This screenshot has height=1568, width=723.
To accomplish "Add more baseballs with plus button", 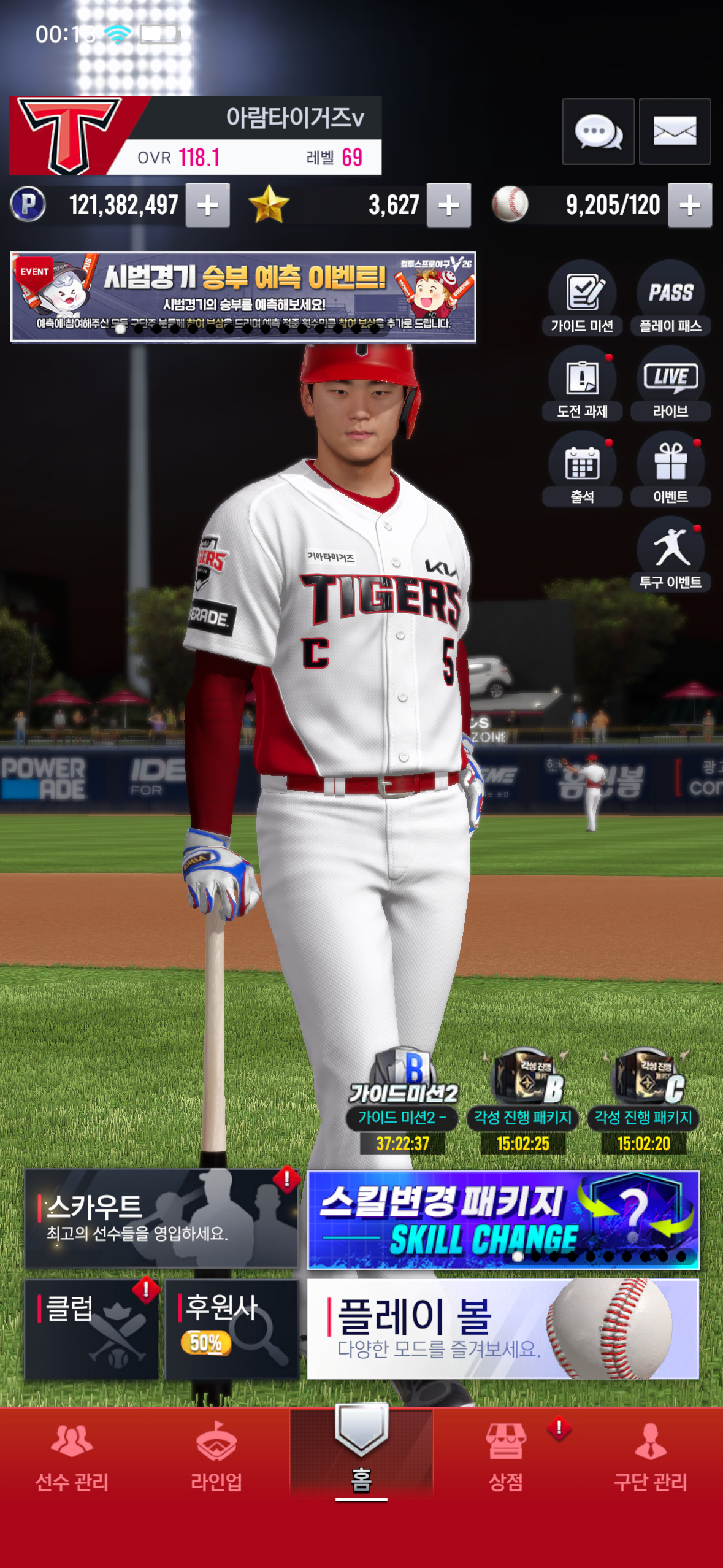I will pyautogui.click(x=690, y=206).
